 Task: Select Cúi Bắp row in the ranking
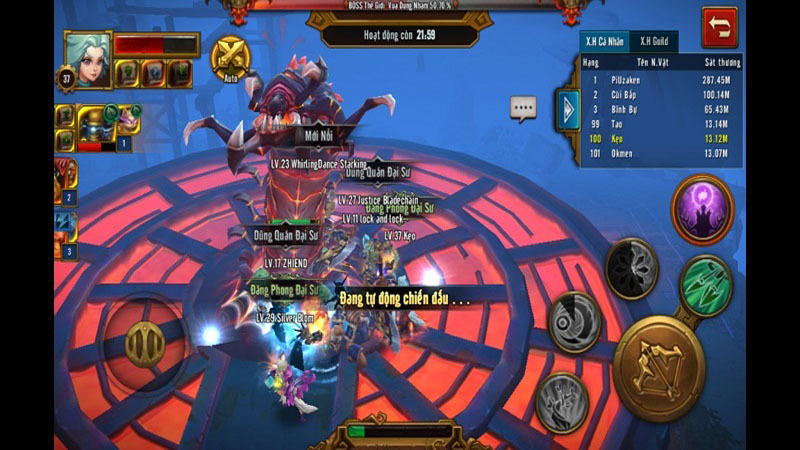pos(662,93)
